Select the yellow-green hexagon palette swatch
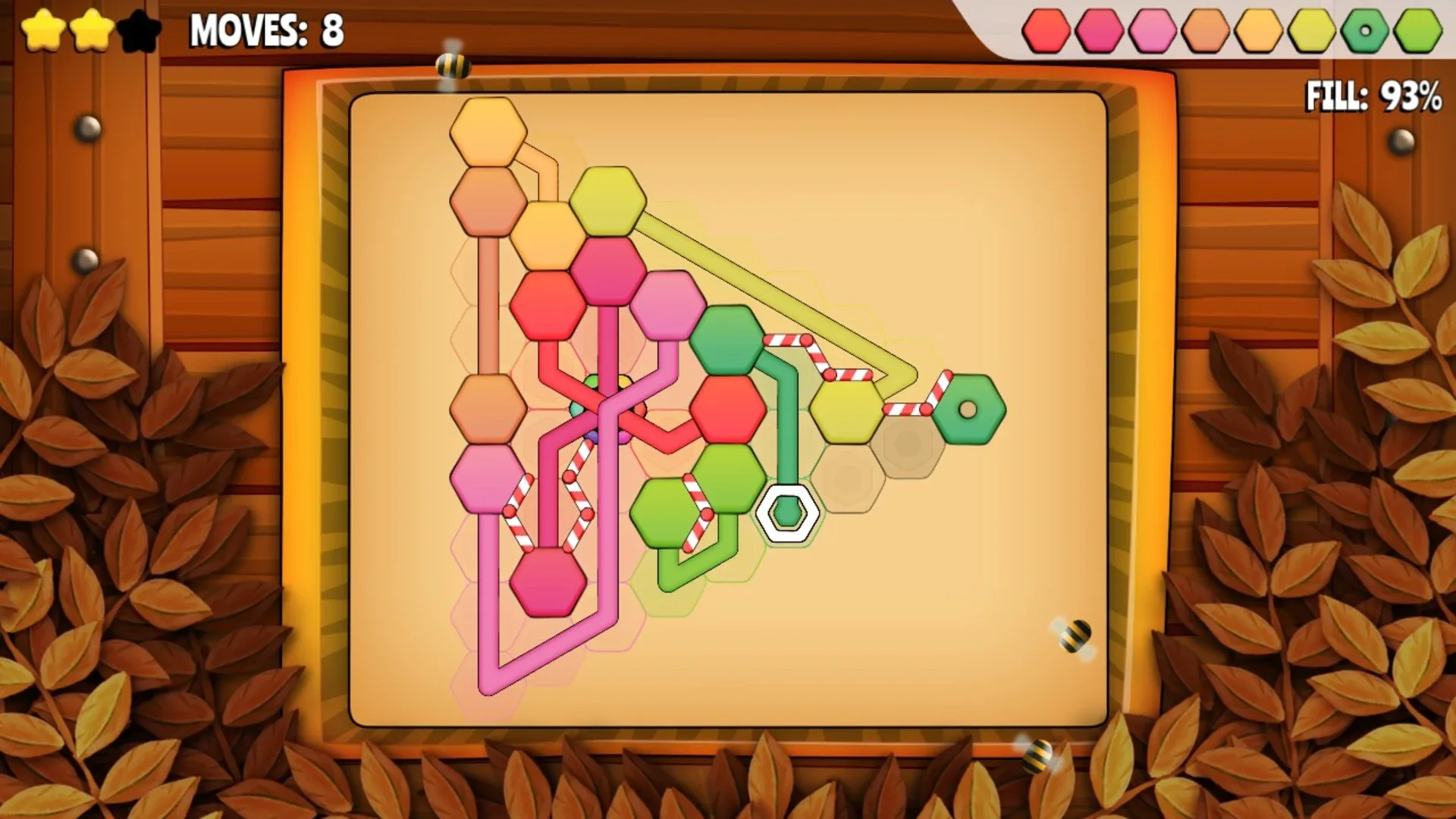This screenshot has width=1456, height=819. click(x=1310, y=32)
